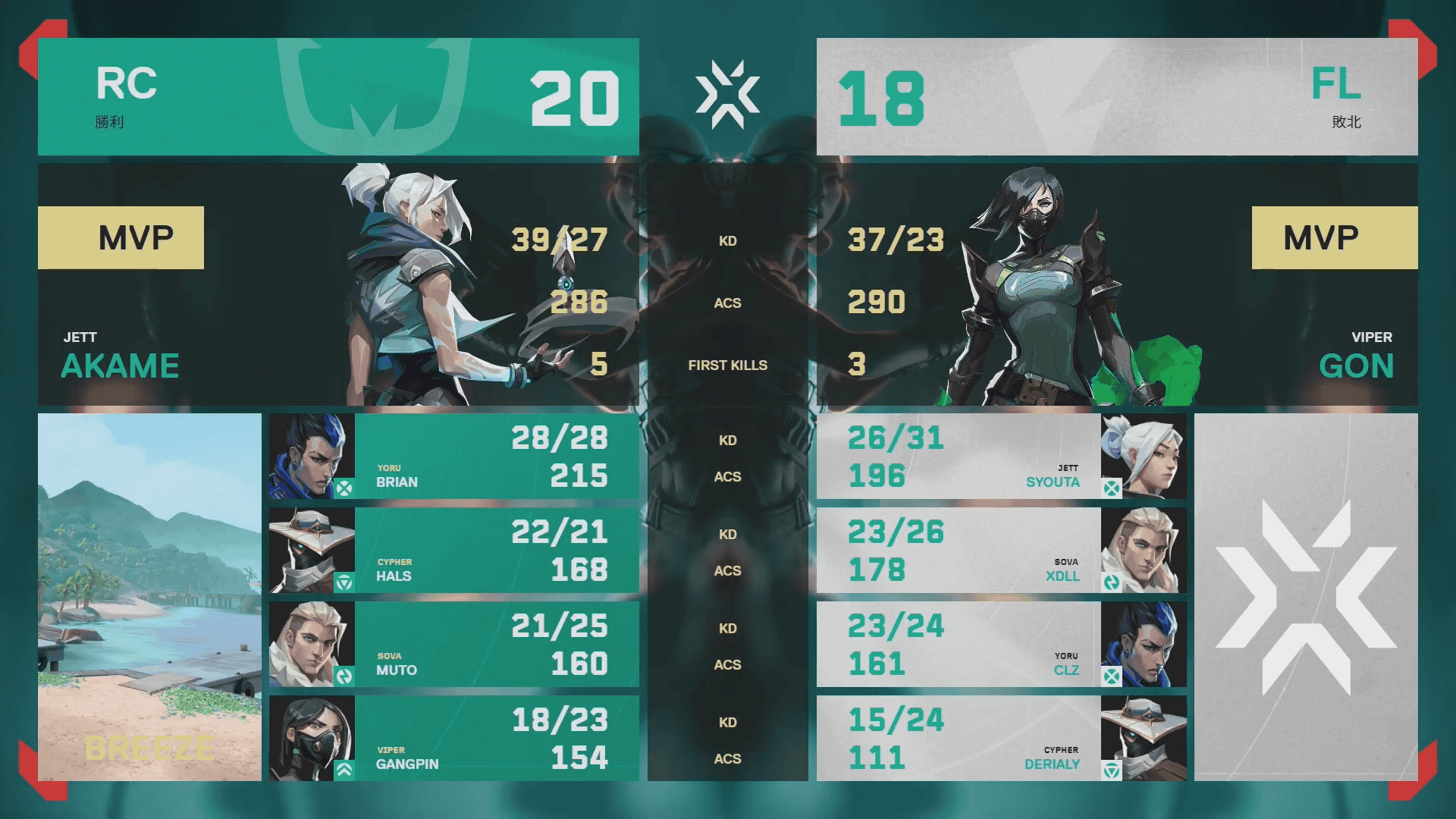Select the FL team name header
This screenshot has width=1456, height=819.
point(1338,86)
